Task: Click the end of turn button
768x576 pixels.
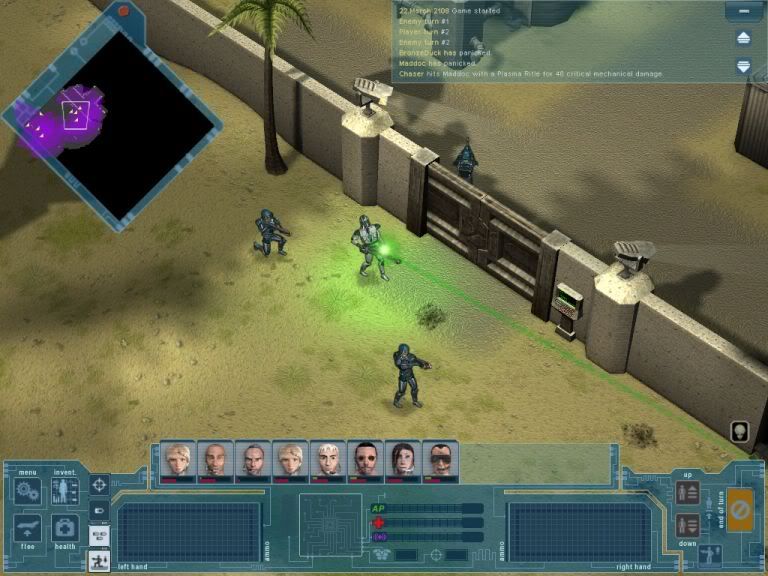Action: 740,508
